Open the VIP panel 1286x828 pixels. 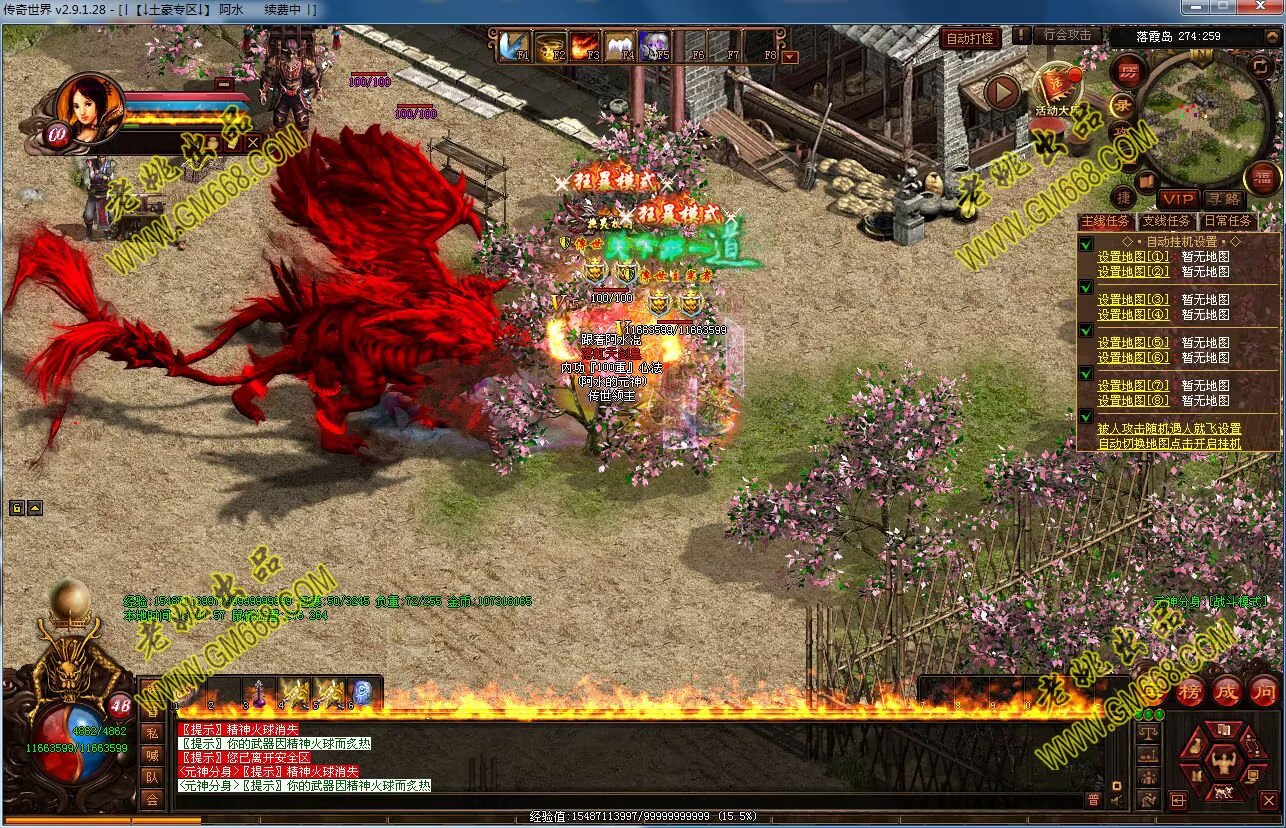1179,200
